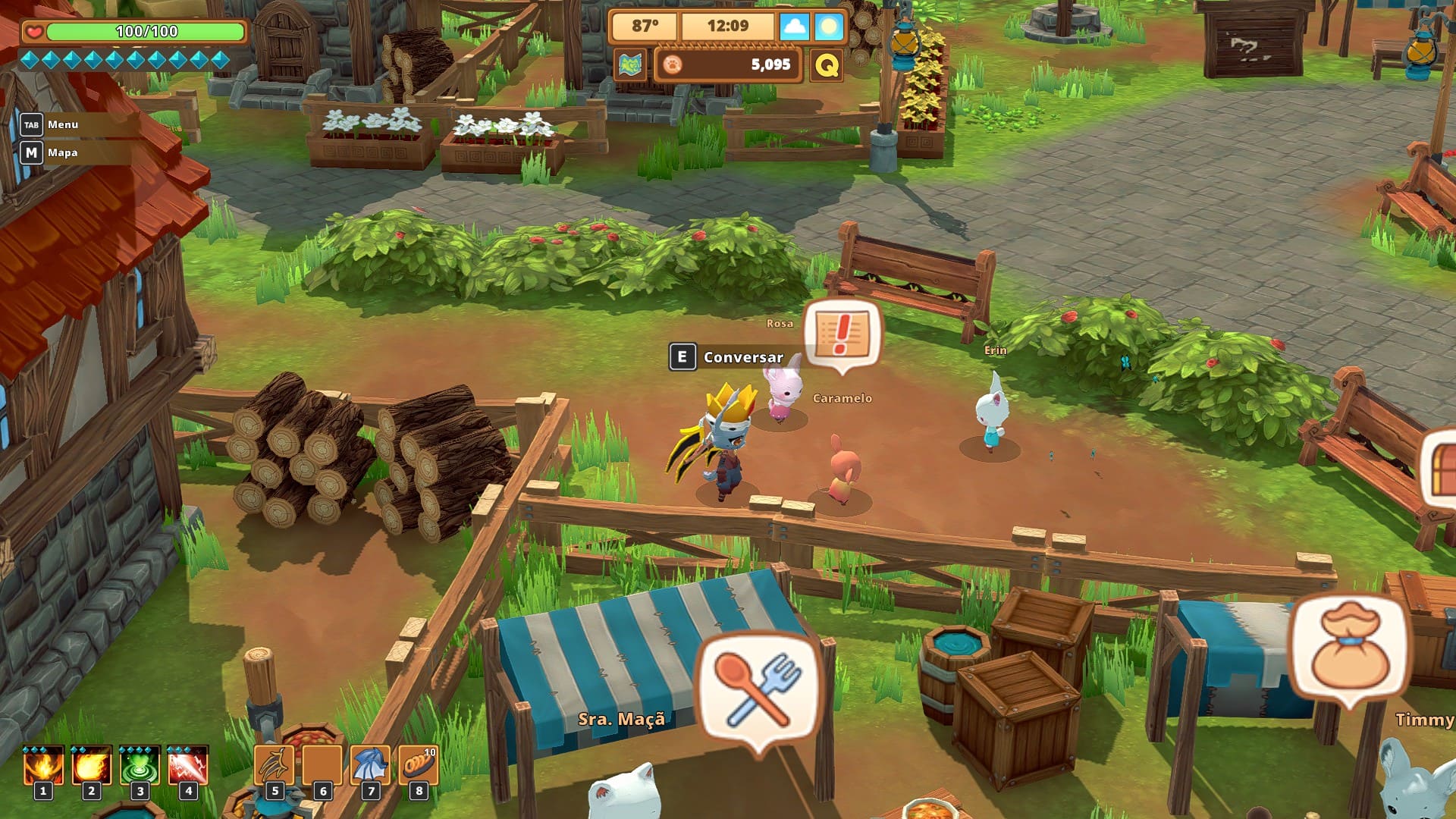Use the onion rings food slot
Image resolution: width=1456 pixels, height=819 pixels.
click(418, 766)
